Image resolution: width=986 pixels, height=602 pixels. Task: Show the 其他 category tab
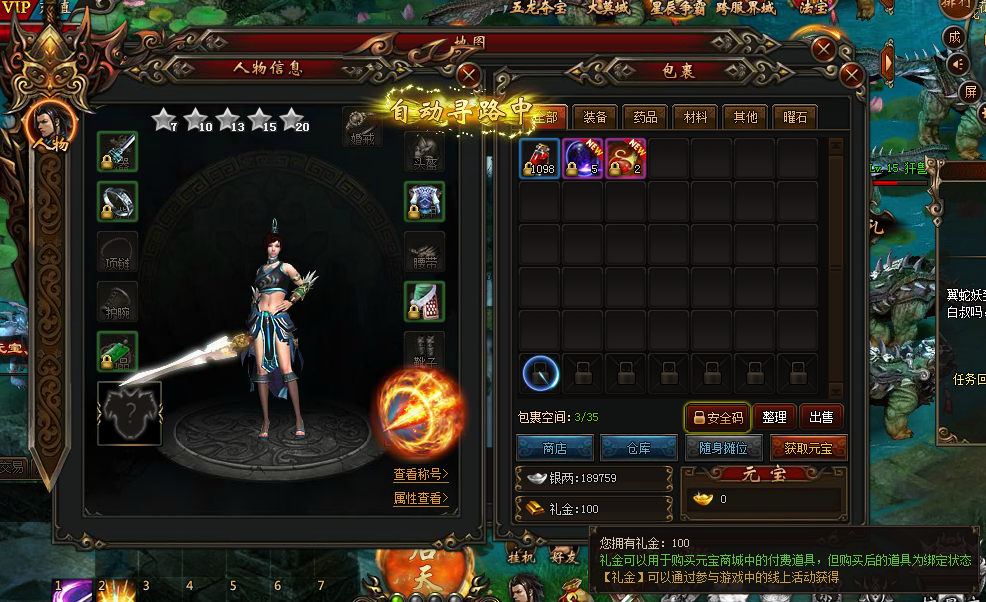coord(745,117)
